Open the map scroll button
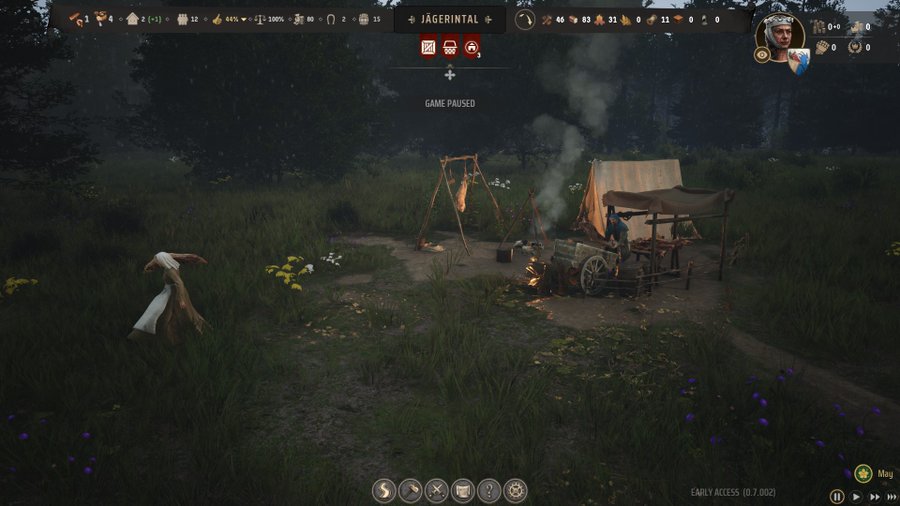The width and height of the screenshot is (900, 506). coord(463,491)
